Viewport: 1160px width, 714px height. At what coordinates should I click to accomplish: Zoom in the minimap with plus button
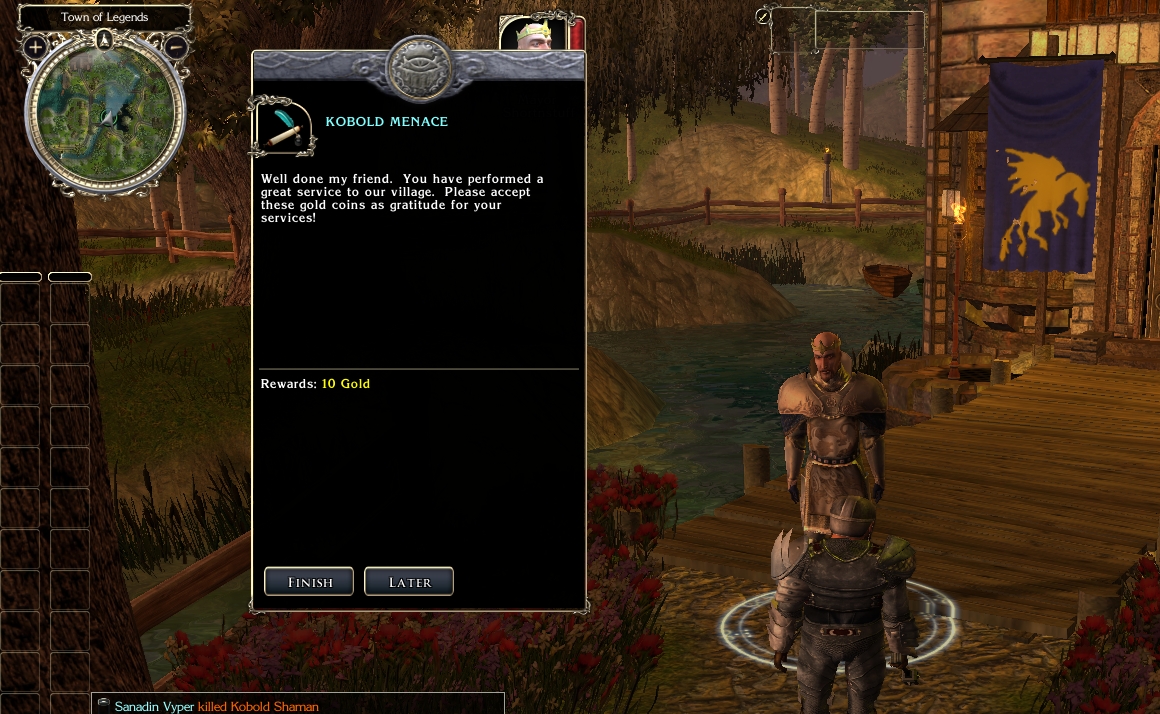[35, 47]
